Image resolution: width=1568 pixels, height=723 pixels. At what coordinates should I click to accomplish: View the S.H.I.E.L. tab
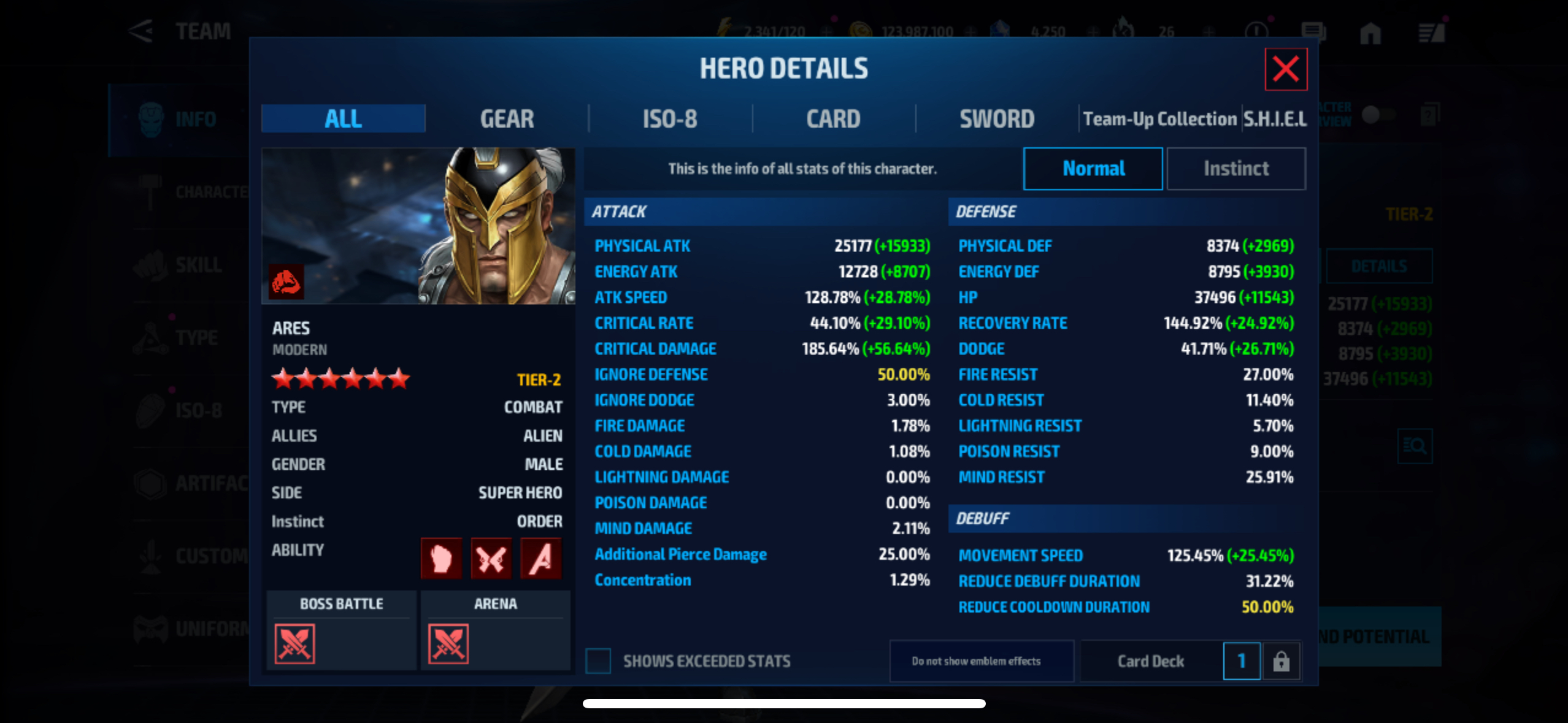(x=1275, y=119)
